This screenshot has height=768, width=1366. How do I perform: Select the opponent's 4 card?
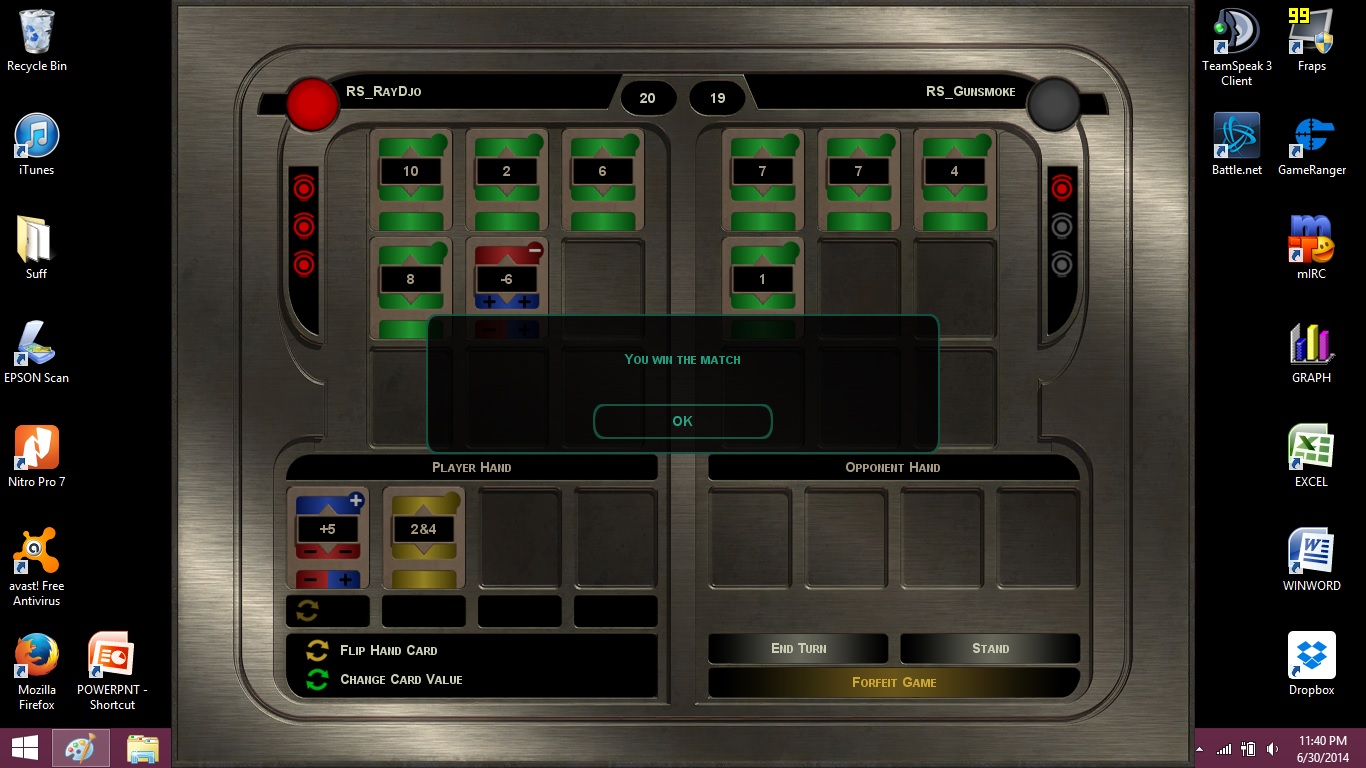[x=954, y=180]
